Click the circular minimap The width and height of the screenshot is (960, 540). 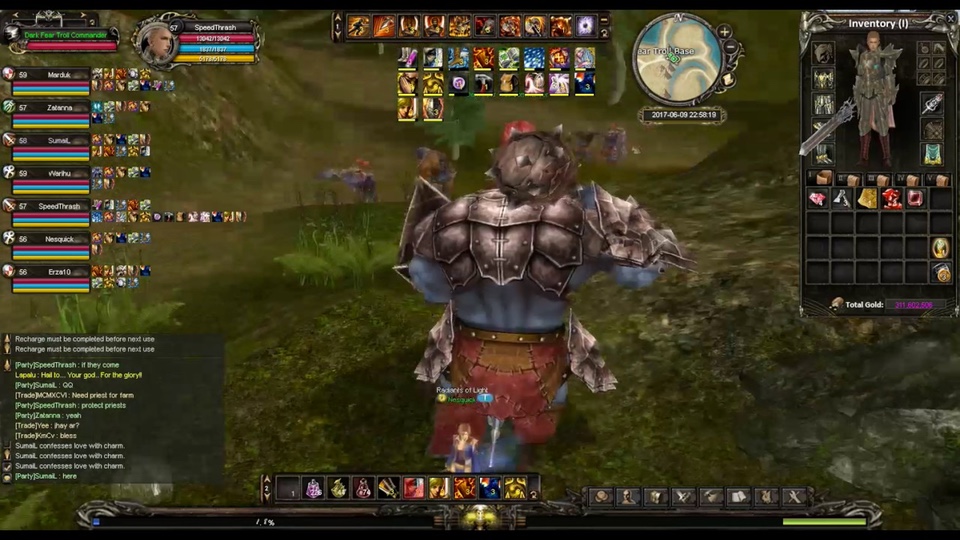pyautogui.click(x=679, y=58)
